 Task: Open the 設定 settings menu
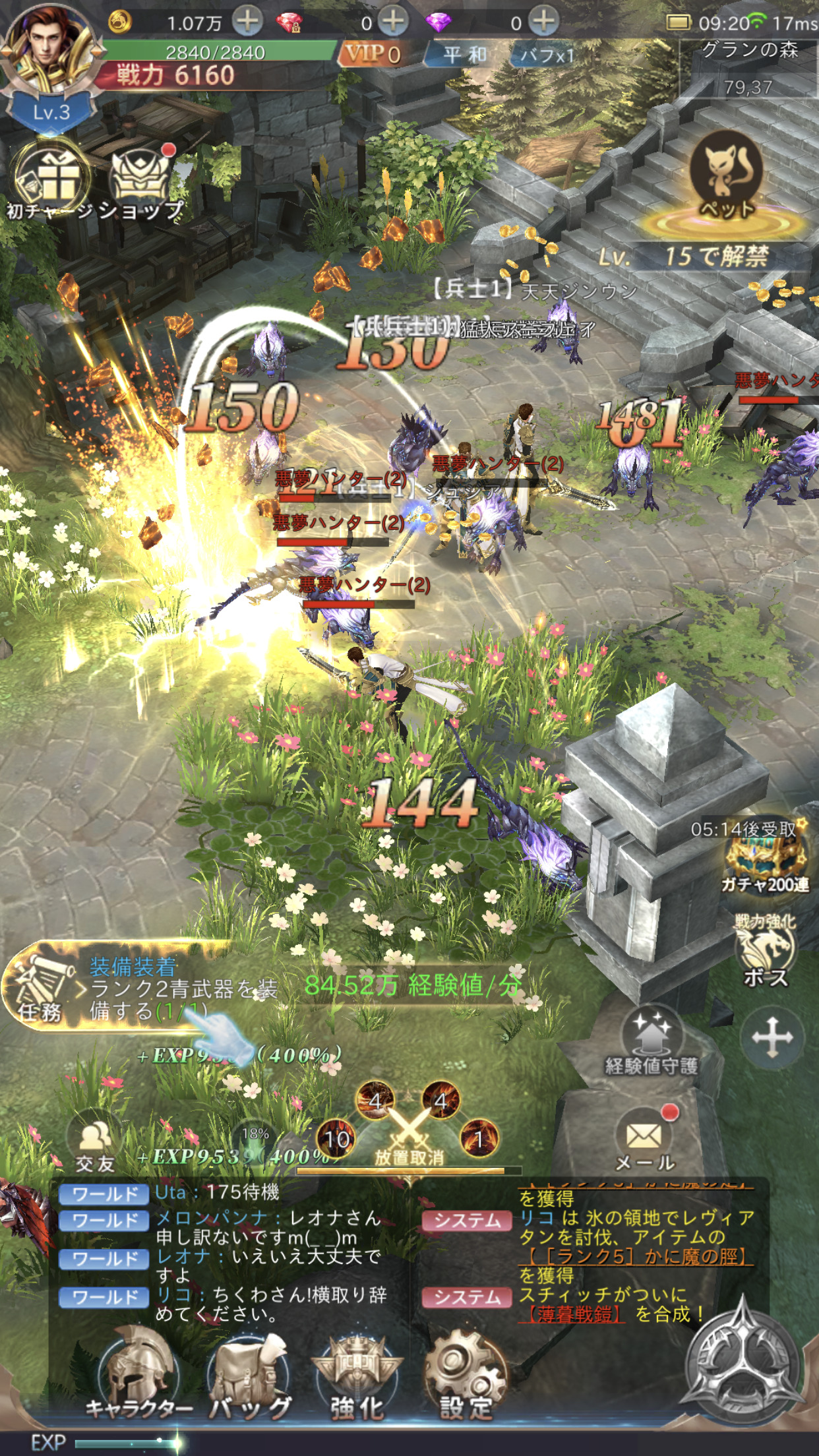click(466, 1375)
